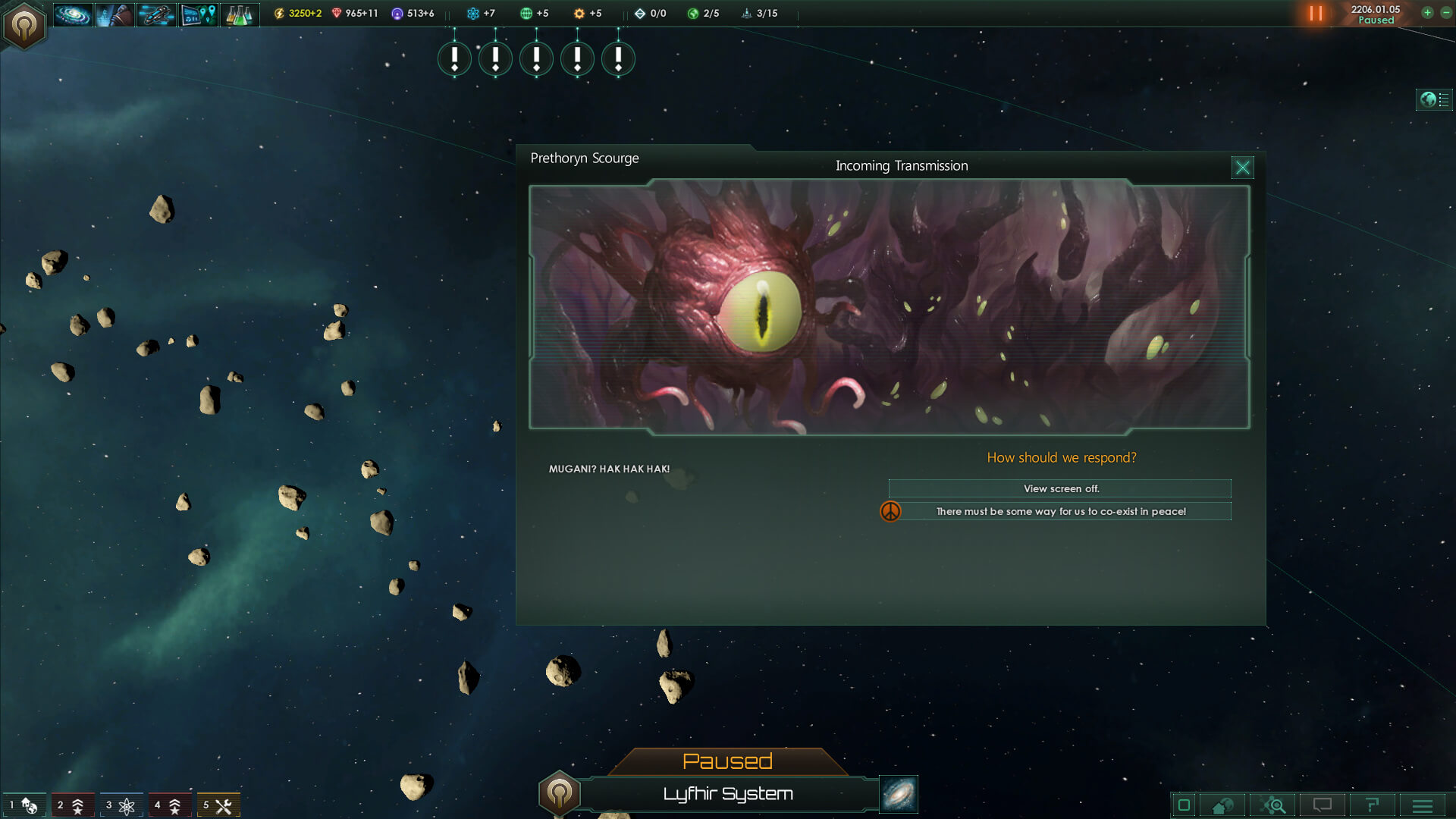Screen dimensions: 1456x819
Task: Select control group 5 construction ship
Action: tap(218, 805)
